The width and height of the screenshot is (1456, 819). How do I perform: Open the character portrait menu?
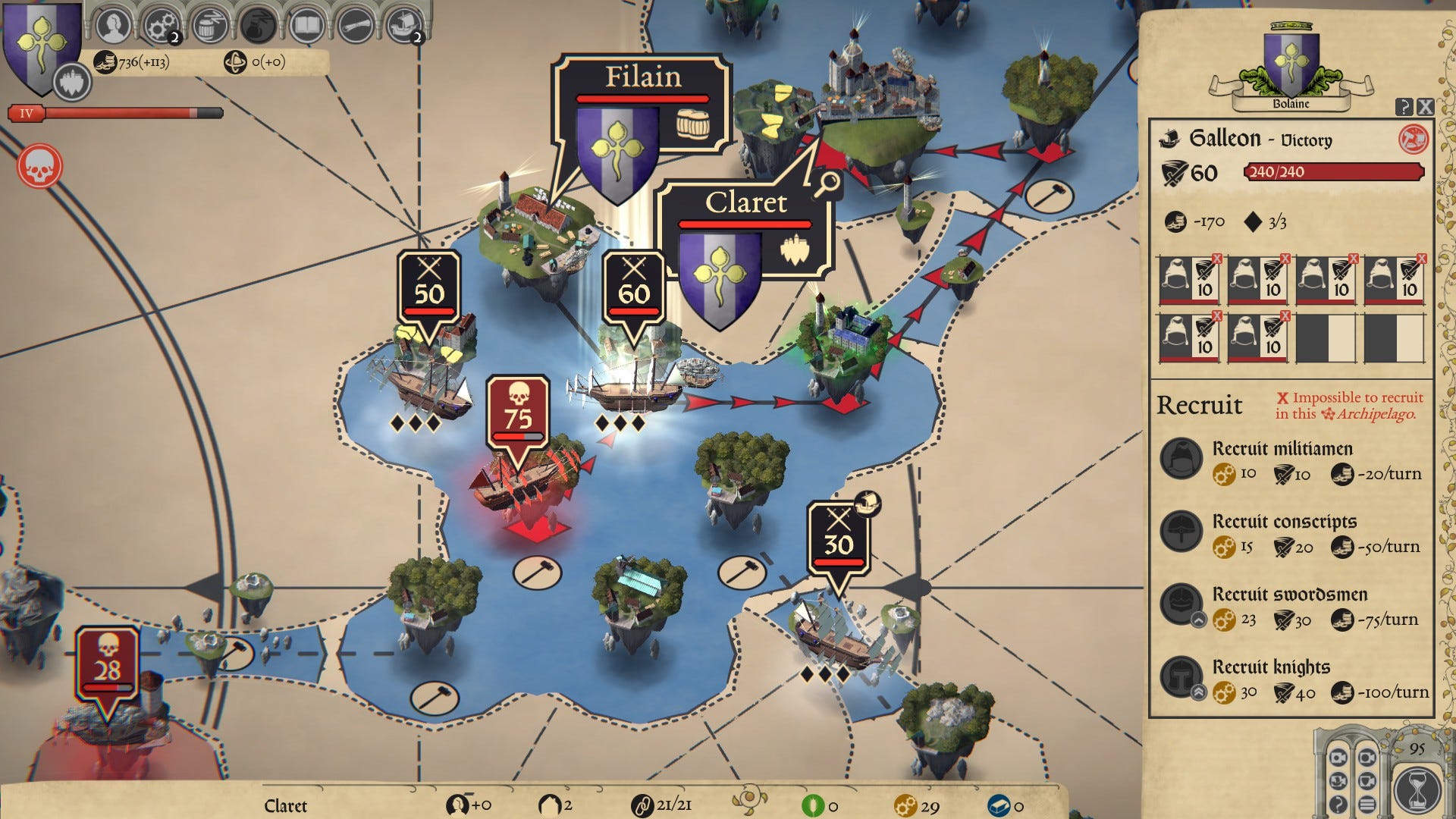coord(114,26)
